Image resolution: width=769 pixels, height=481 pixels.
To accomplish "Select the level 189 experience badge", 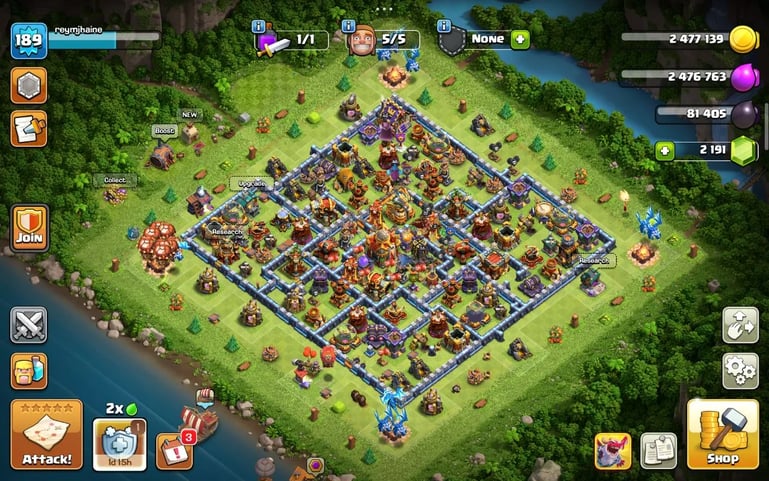I will (28, 40).
